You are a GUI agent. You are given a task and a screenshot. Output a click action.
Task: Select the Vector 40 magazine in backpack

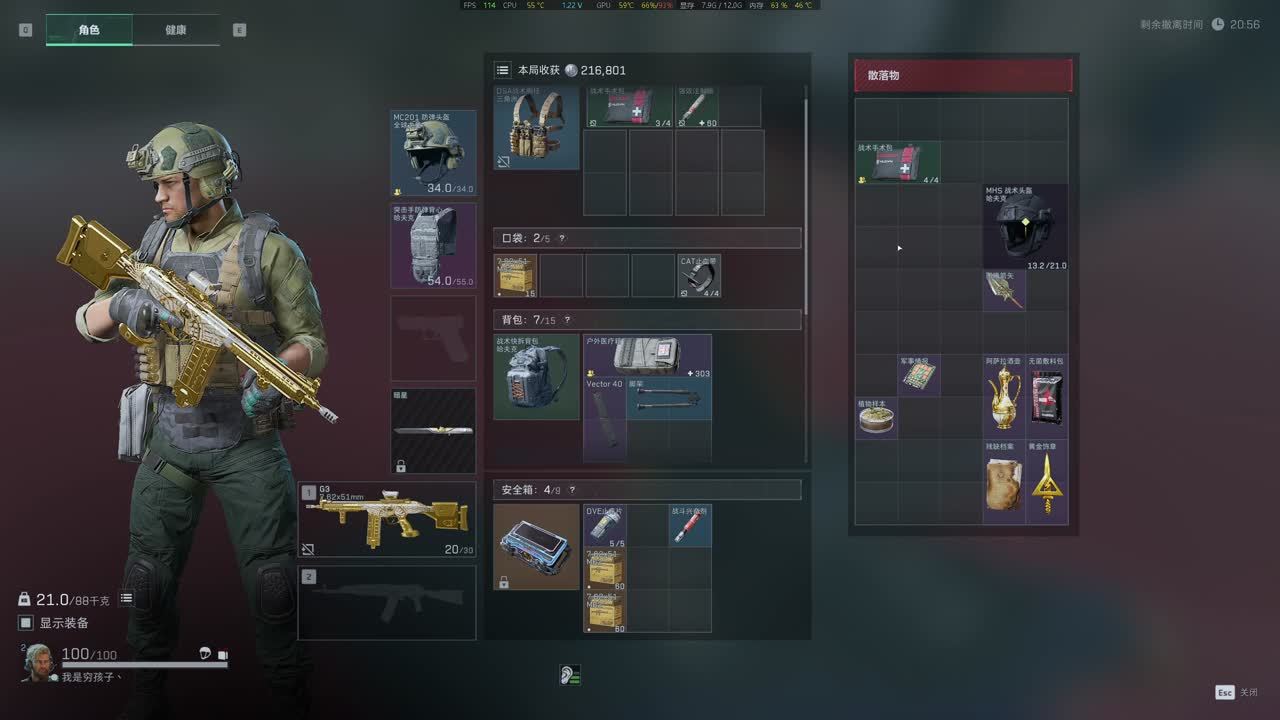pyautogui.click(x=605, y=418)
